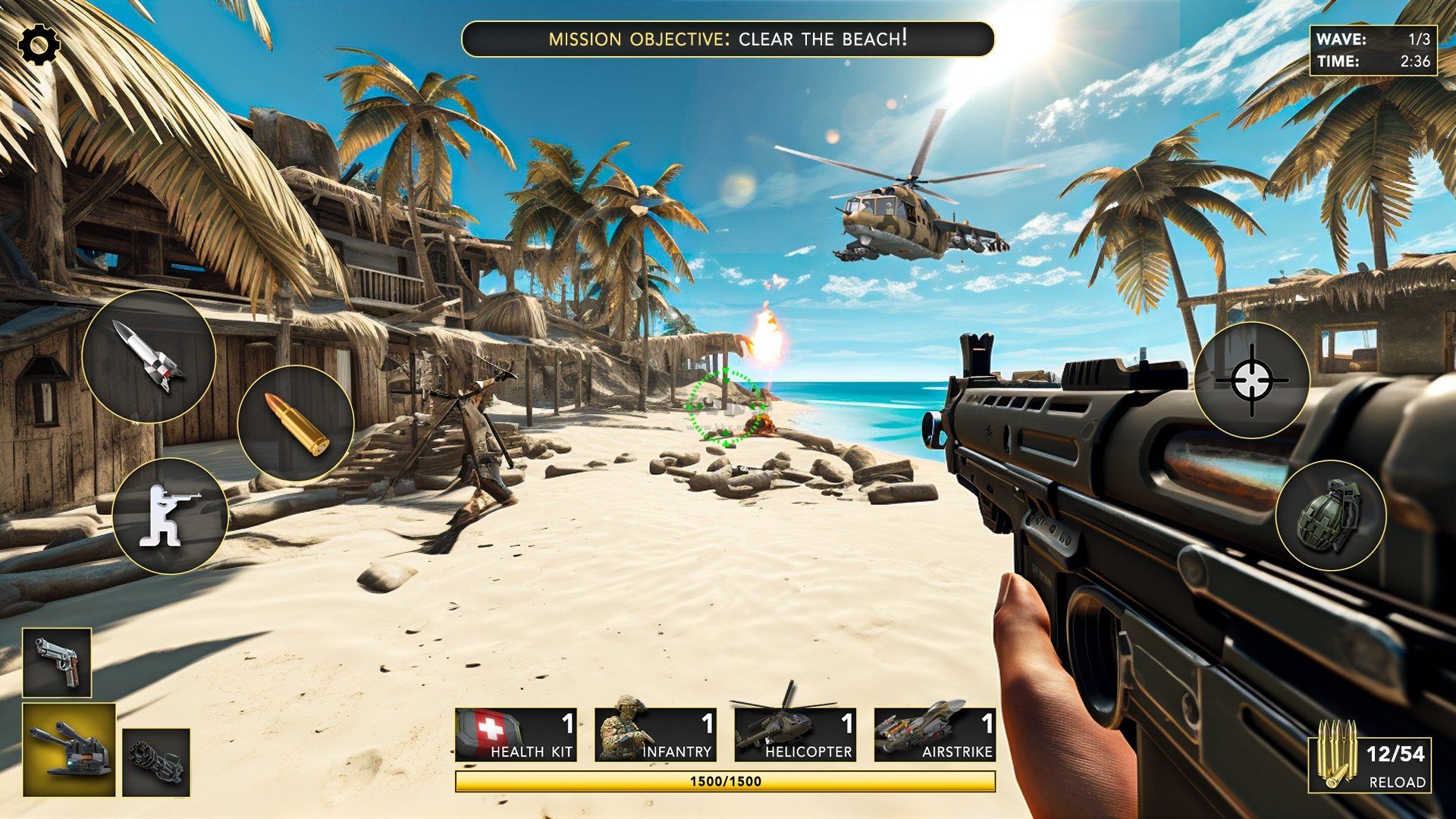Activate the crosshair aim button
The width and height of the screenshot is (1456, 819).
pos(1251,380)
